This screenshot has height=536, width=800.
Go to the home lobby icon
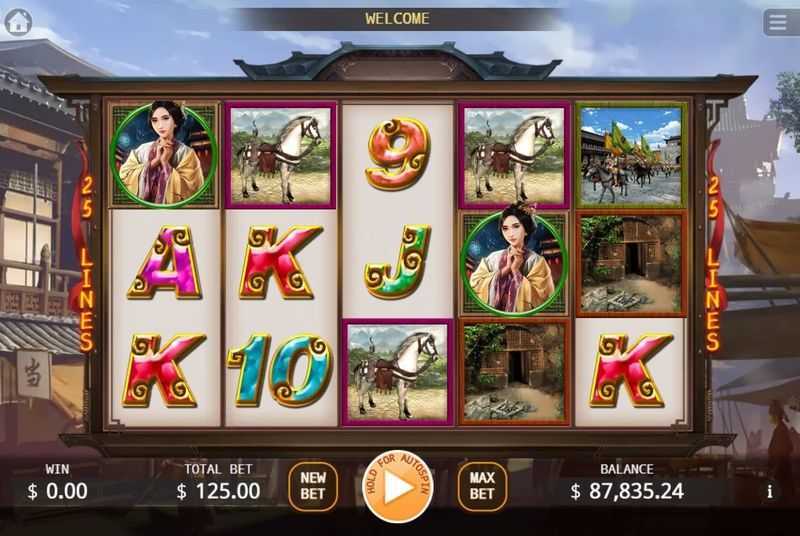point(18,22)
